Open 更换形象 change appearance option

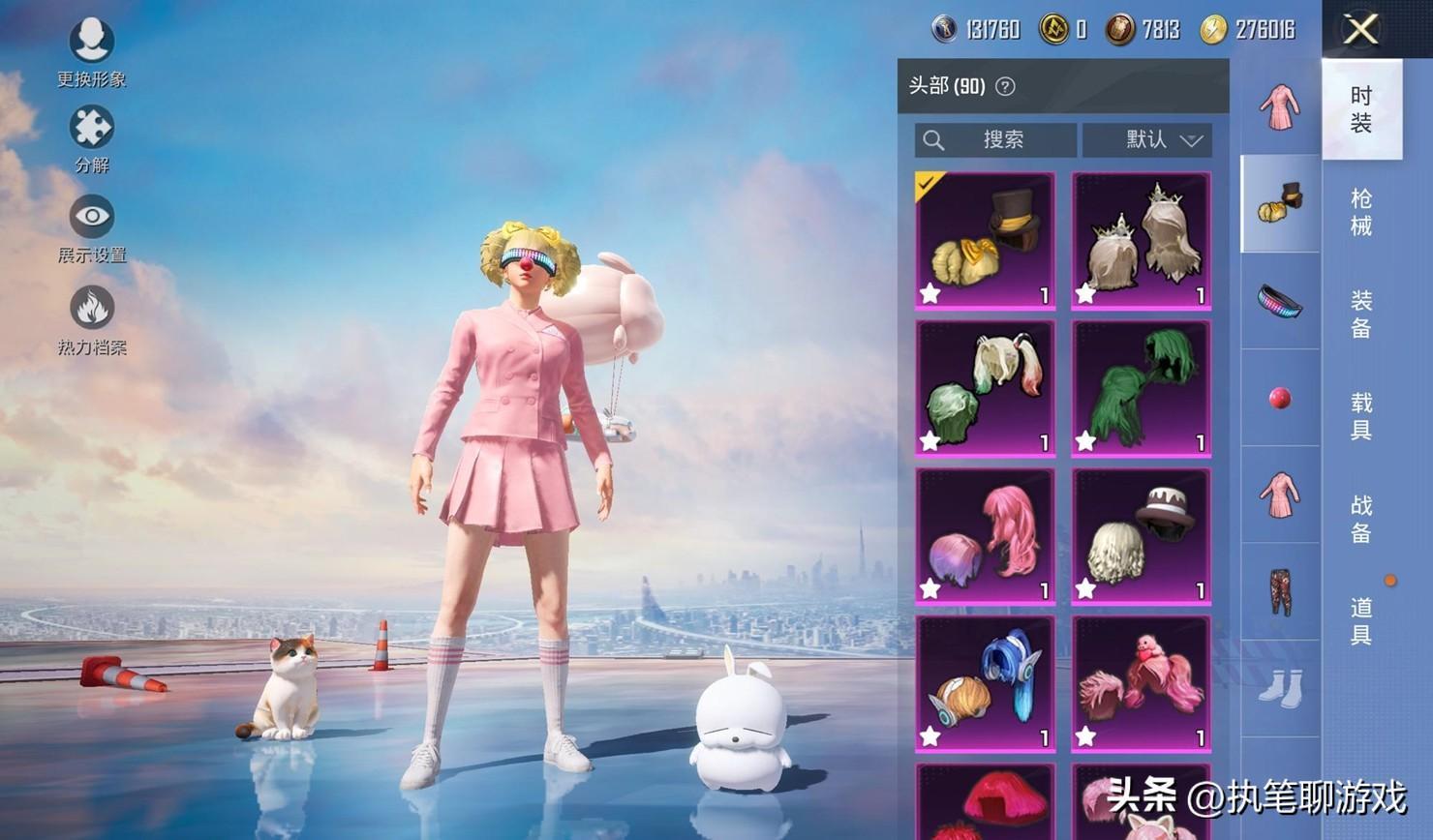(92, 50)
